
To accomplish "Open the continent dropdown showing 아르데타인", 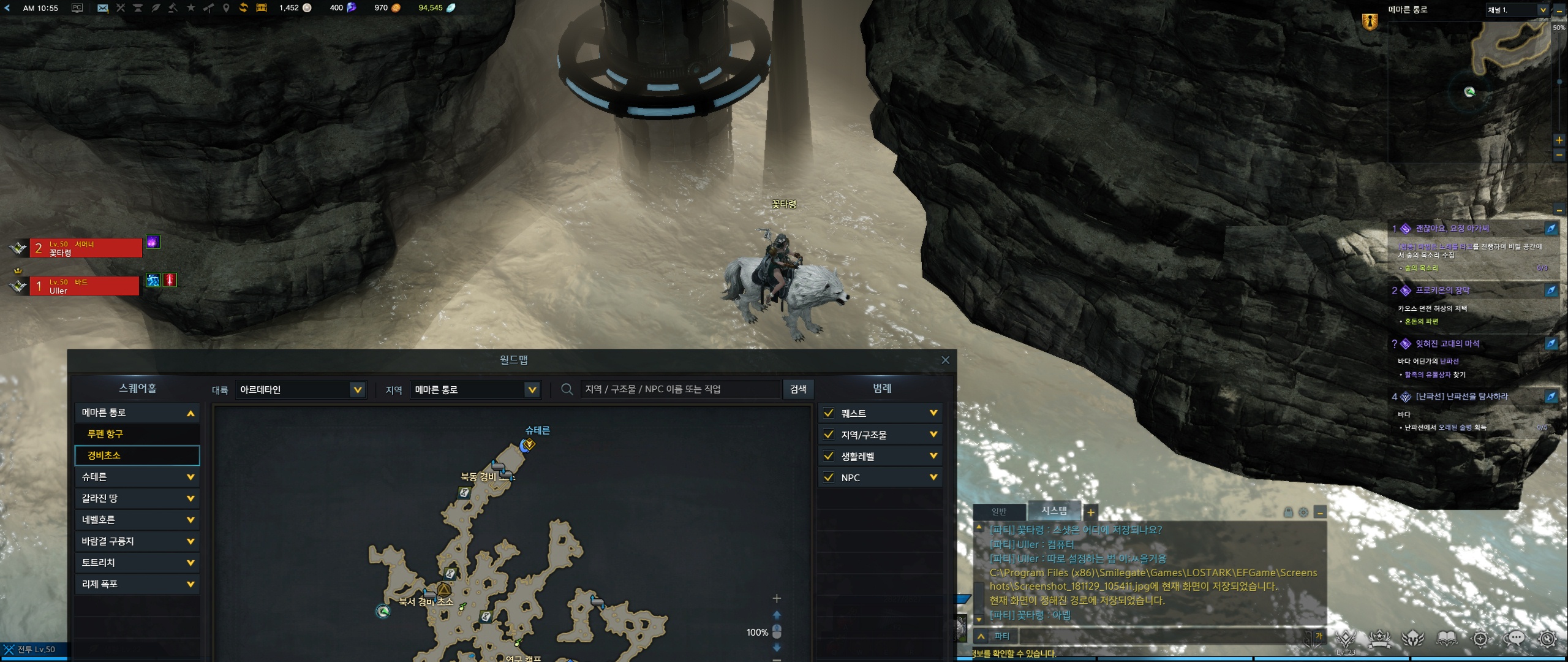I will click(x=300, y=390).
